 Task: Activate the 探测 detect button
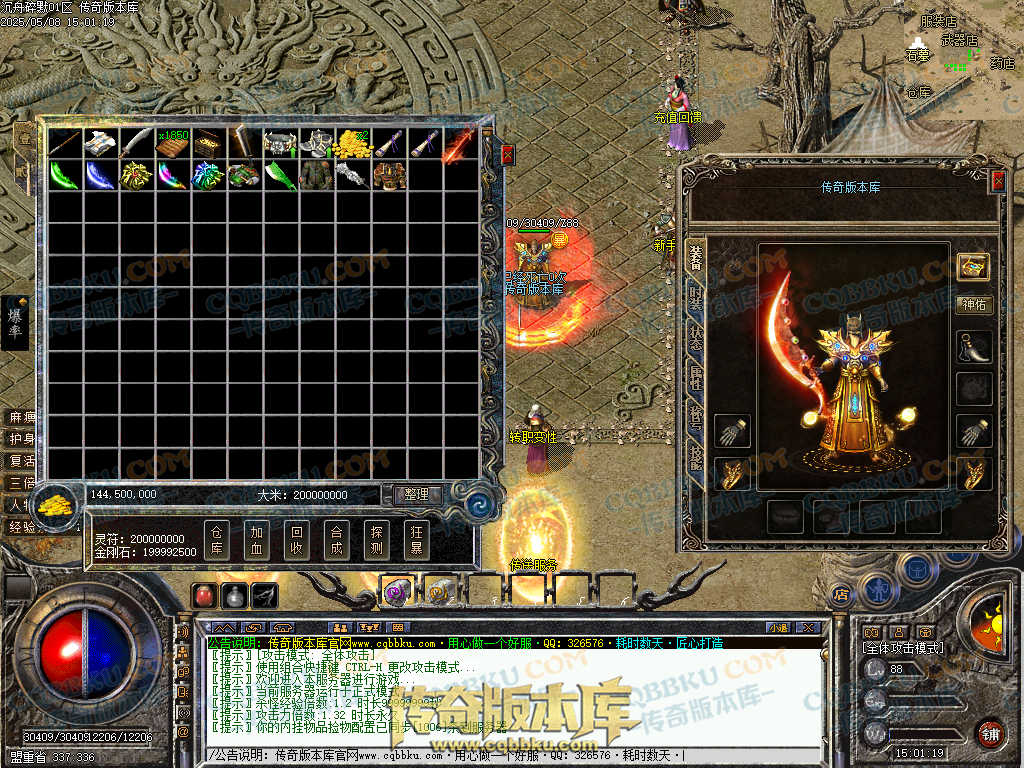pyautogui.click(x=376, y=540)
